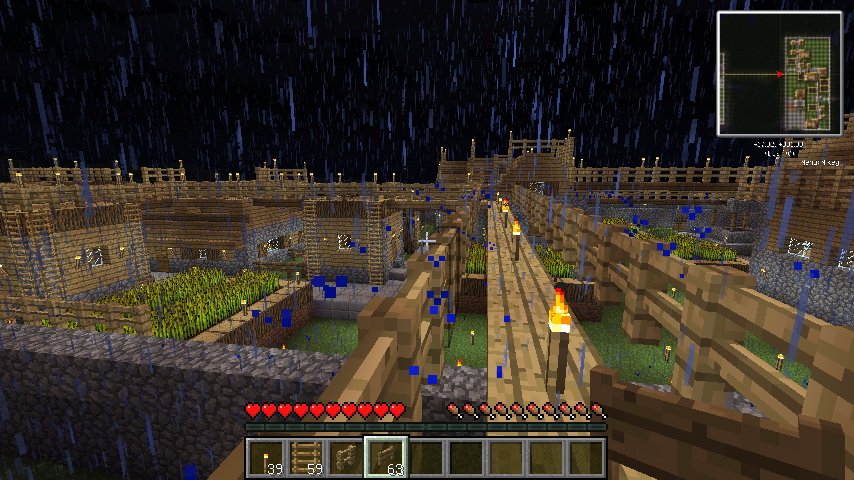Click the minimap showing the village
Image resolution: width=854 pixels, height=480 pixels.
click(x=779, y=73)
